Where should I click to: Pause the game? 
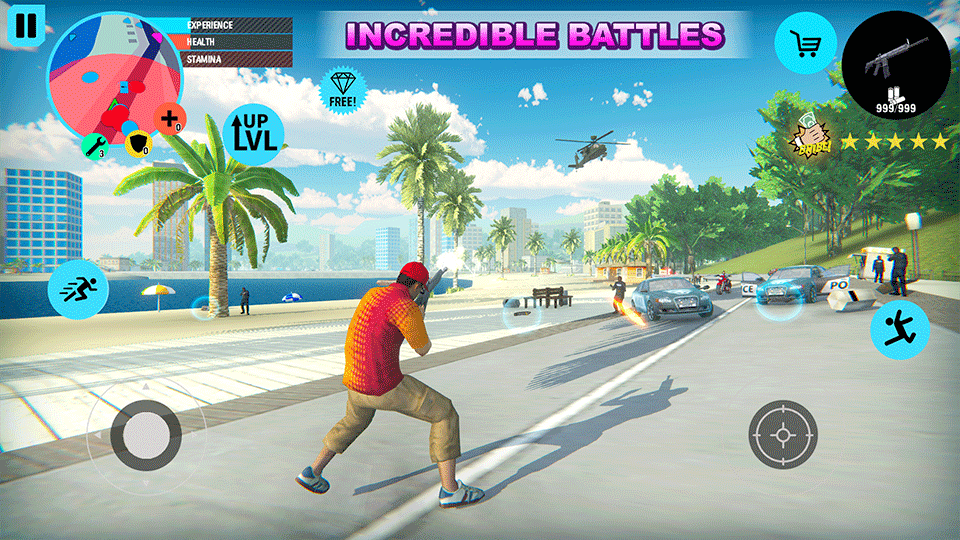pos(26,25)
